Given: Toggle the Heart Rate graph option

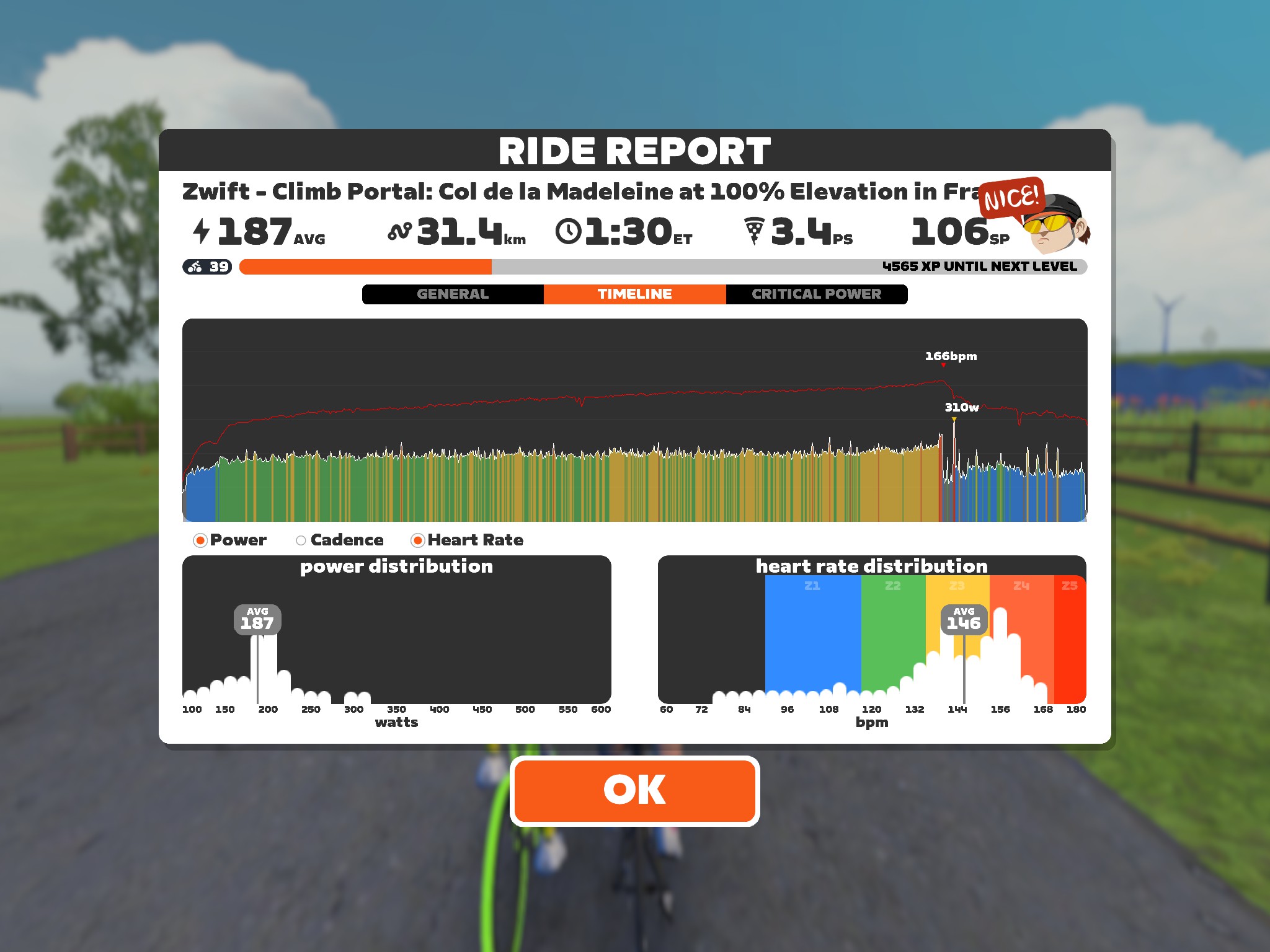Looking at the screenshot, I should 418,540.
